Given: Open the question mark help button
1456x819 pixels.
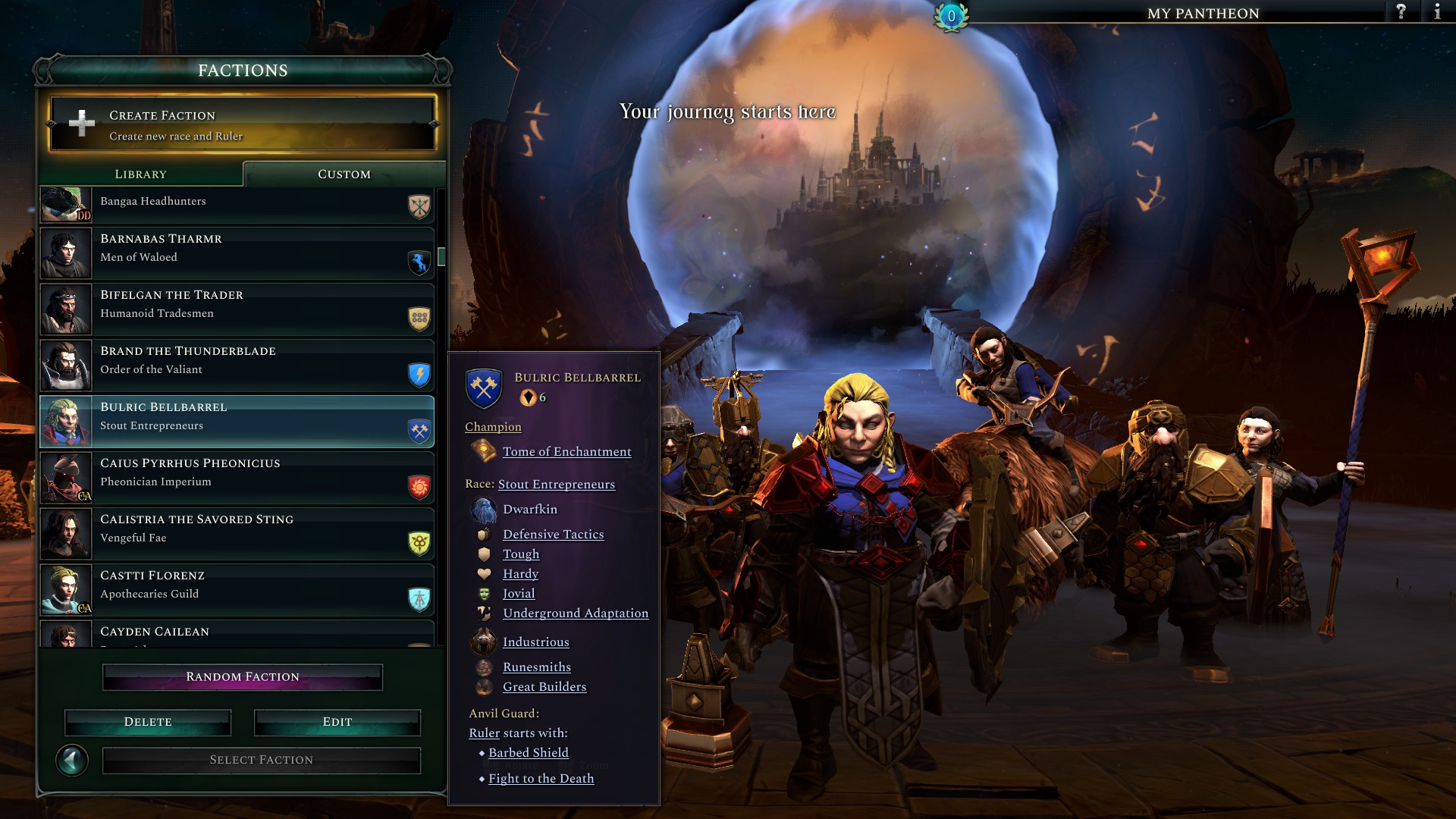Looking at the screenshot, I should [1401, 12].
